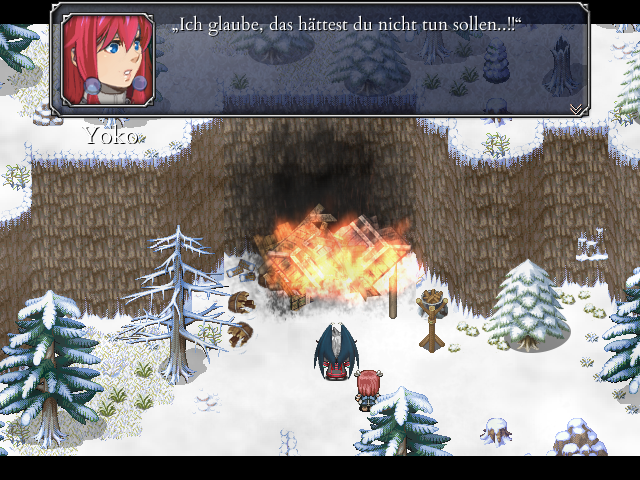Advance Yoko's dialogue text box
This screenshot has height=480, width=640.
point(370,60)
